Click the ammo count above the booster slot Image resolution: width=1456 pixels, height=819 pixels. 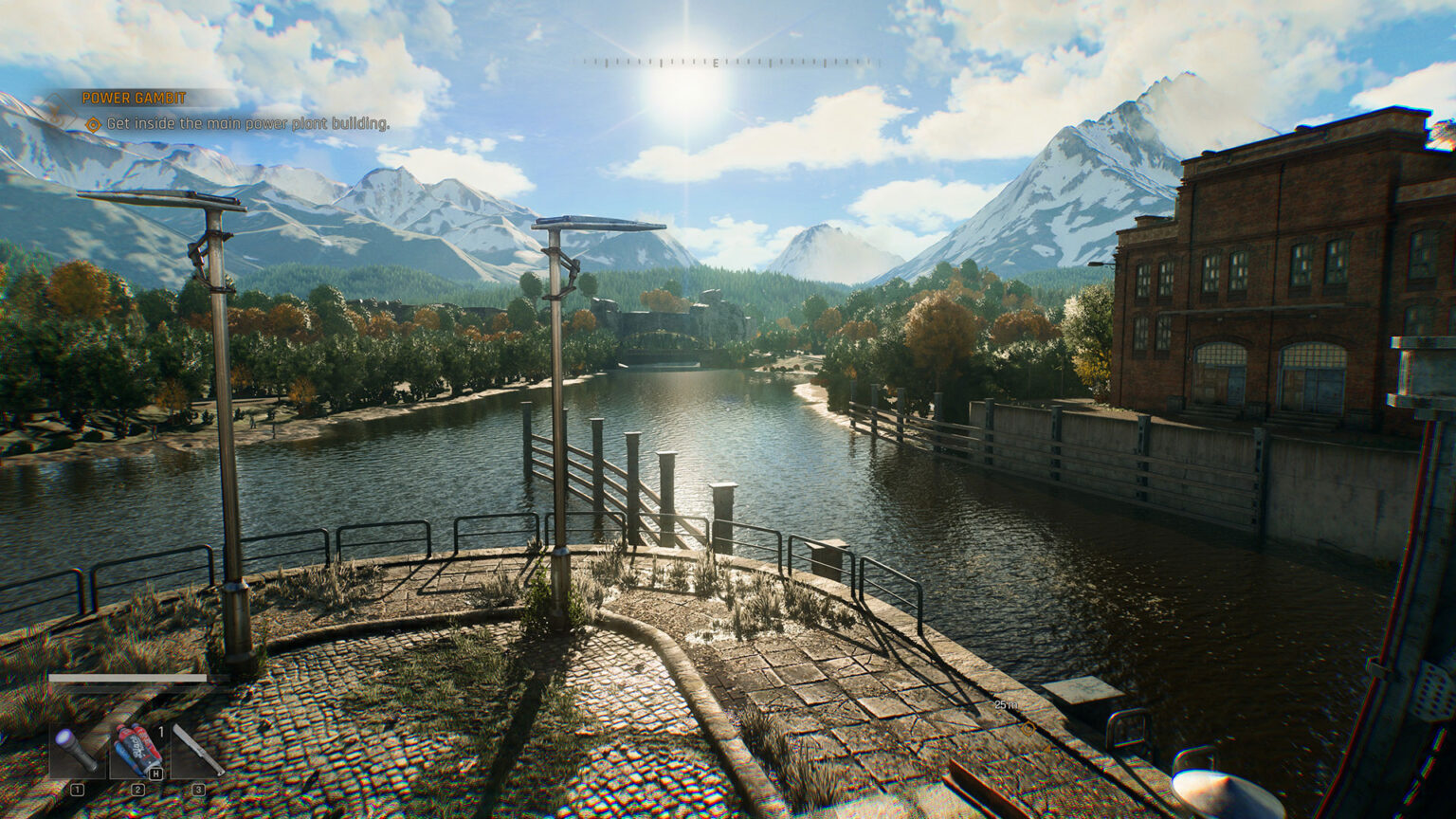point(161,732)
